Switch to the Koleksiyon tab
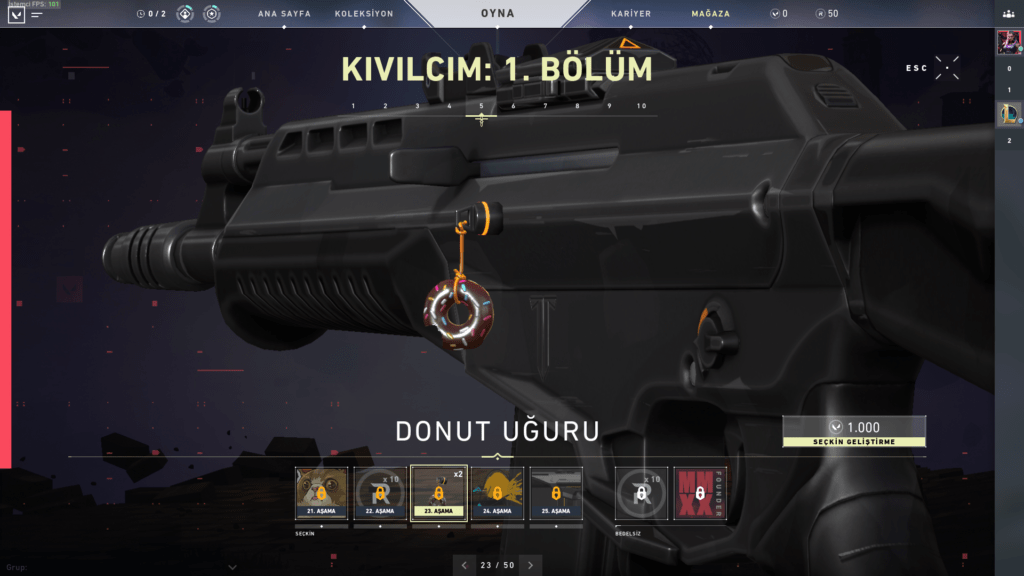 click(x=364, y=14)
